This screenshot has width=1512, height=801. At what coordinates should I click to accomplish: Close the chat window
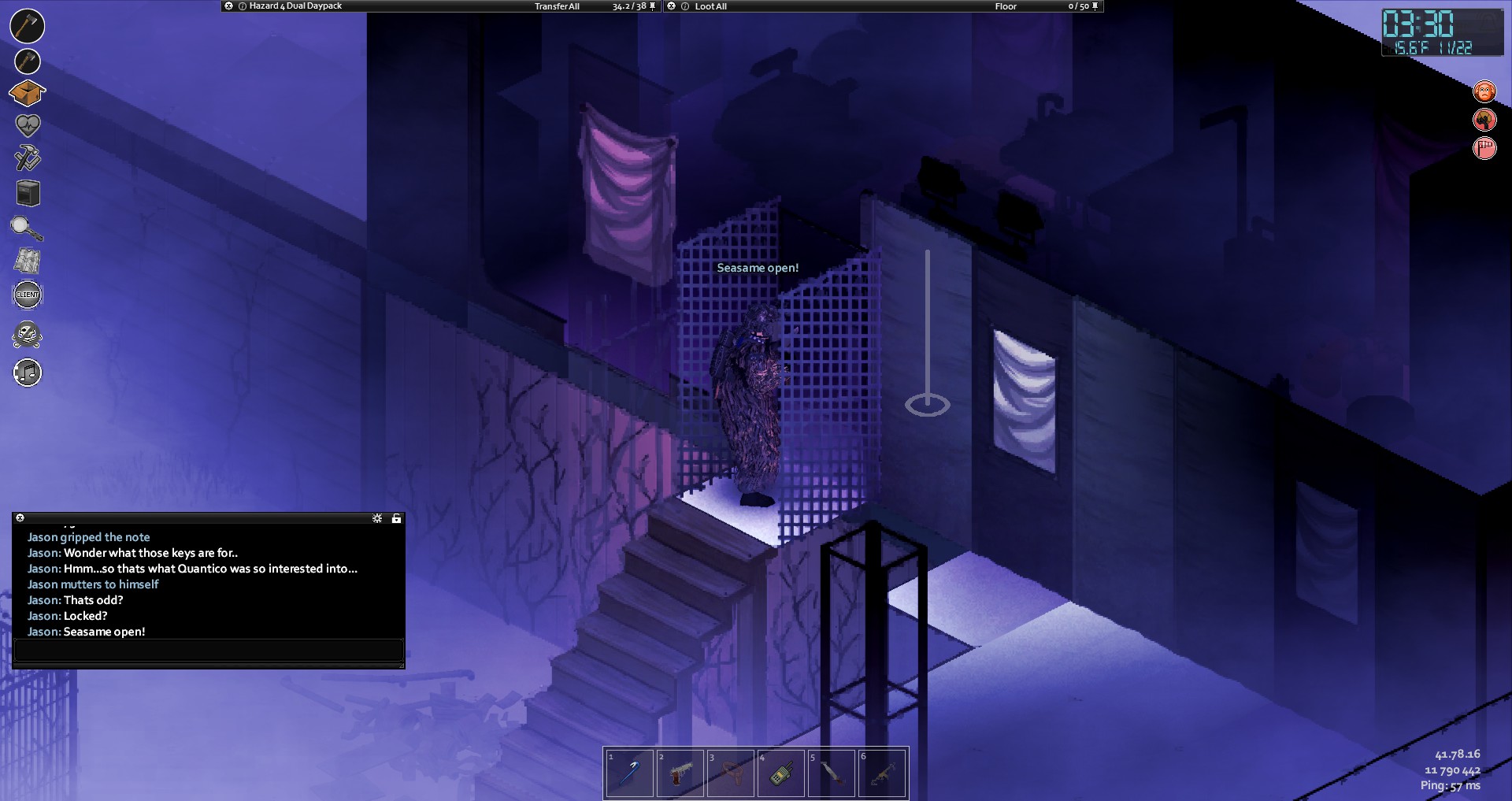pyautogui.click(x=20, y=518)
